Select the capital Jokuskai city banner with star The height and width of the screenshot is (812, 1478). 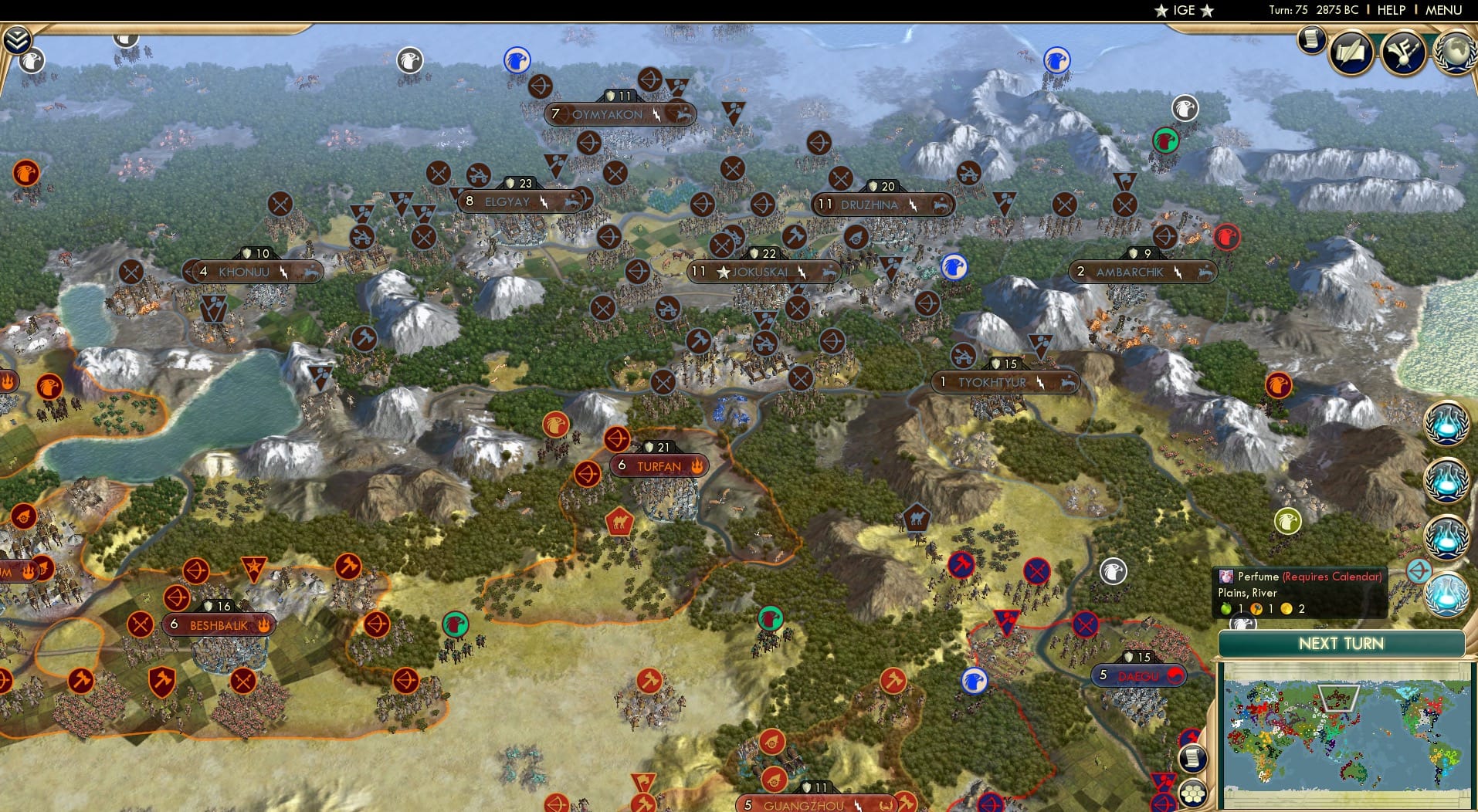click(x=764, y=270)
